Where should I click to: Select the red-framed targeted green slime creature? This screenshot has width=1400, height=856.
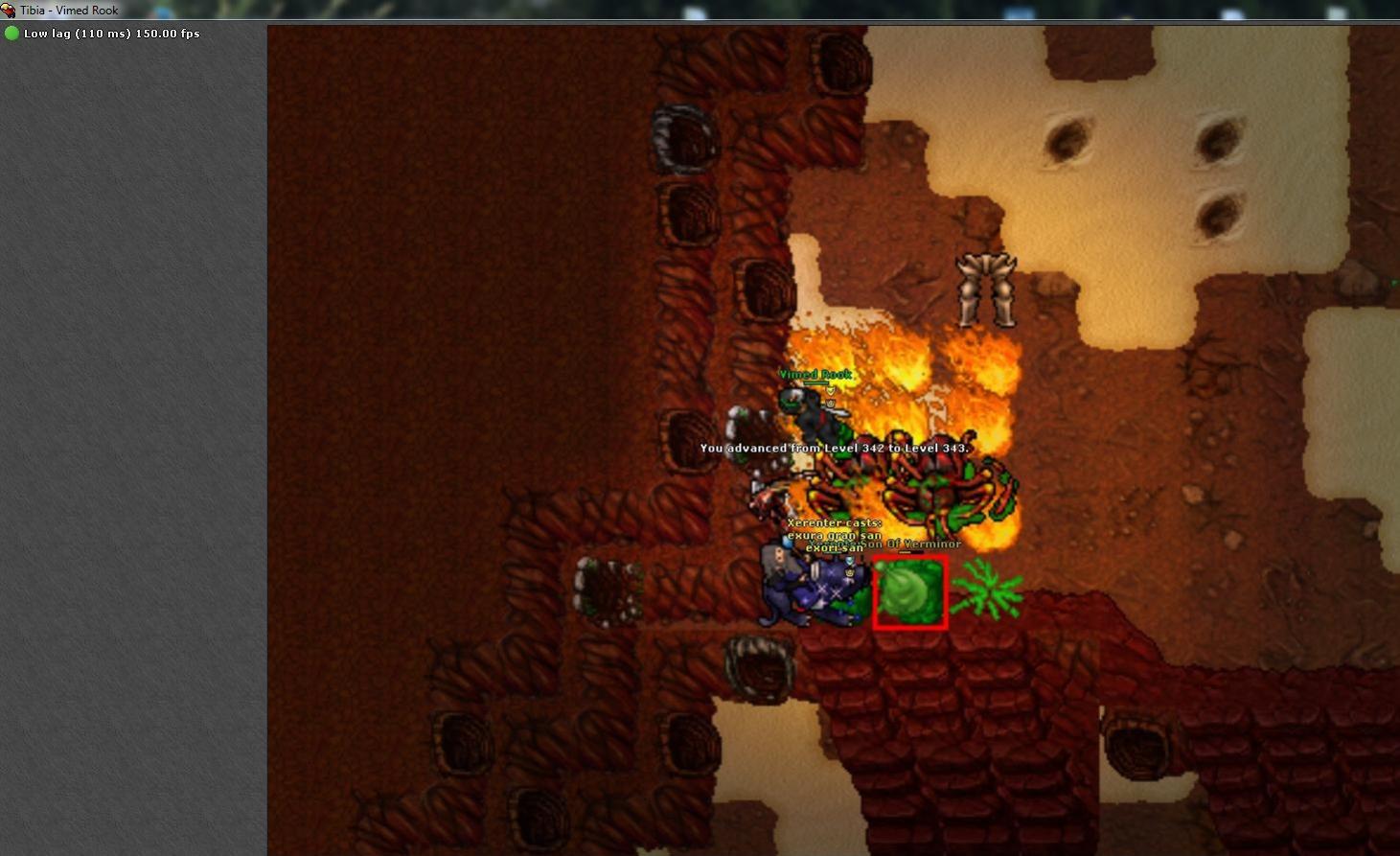[x=909, y=592]
